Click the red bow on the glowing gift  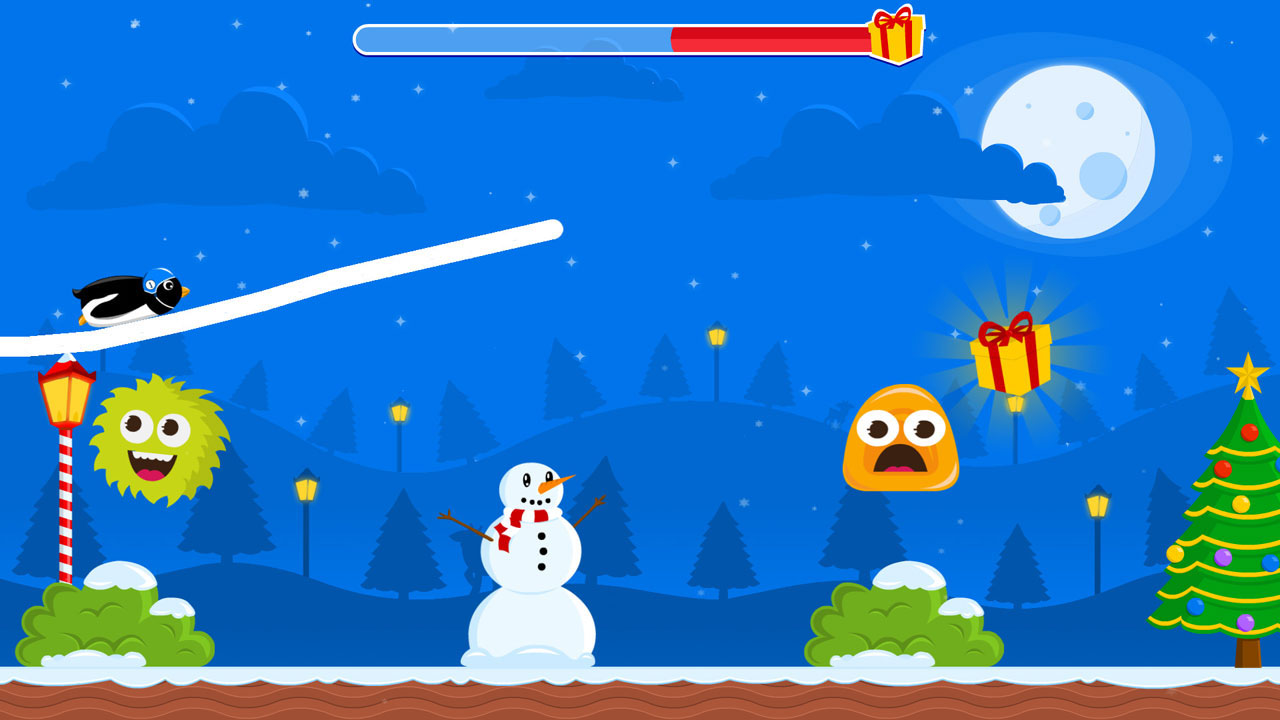[1008, 330]
